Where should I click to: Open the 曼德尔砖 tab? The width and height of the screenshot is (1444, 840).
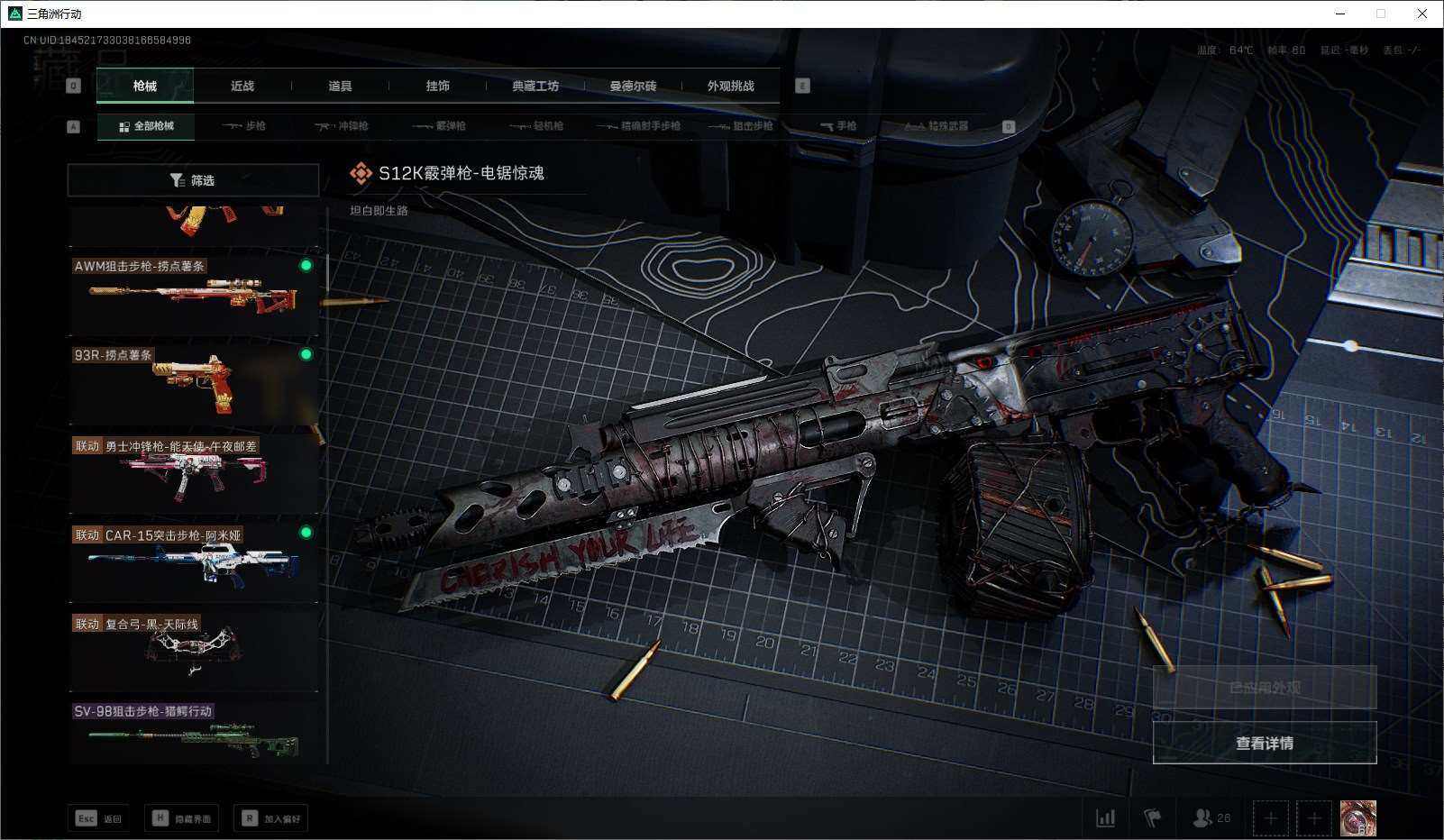tap(633, 87)
